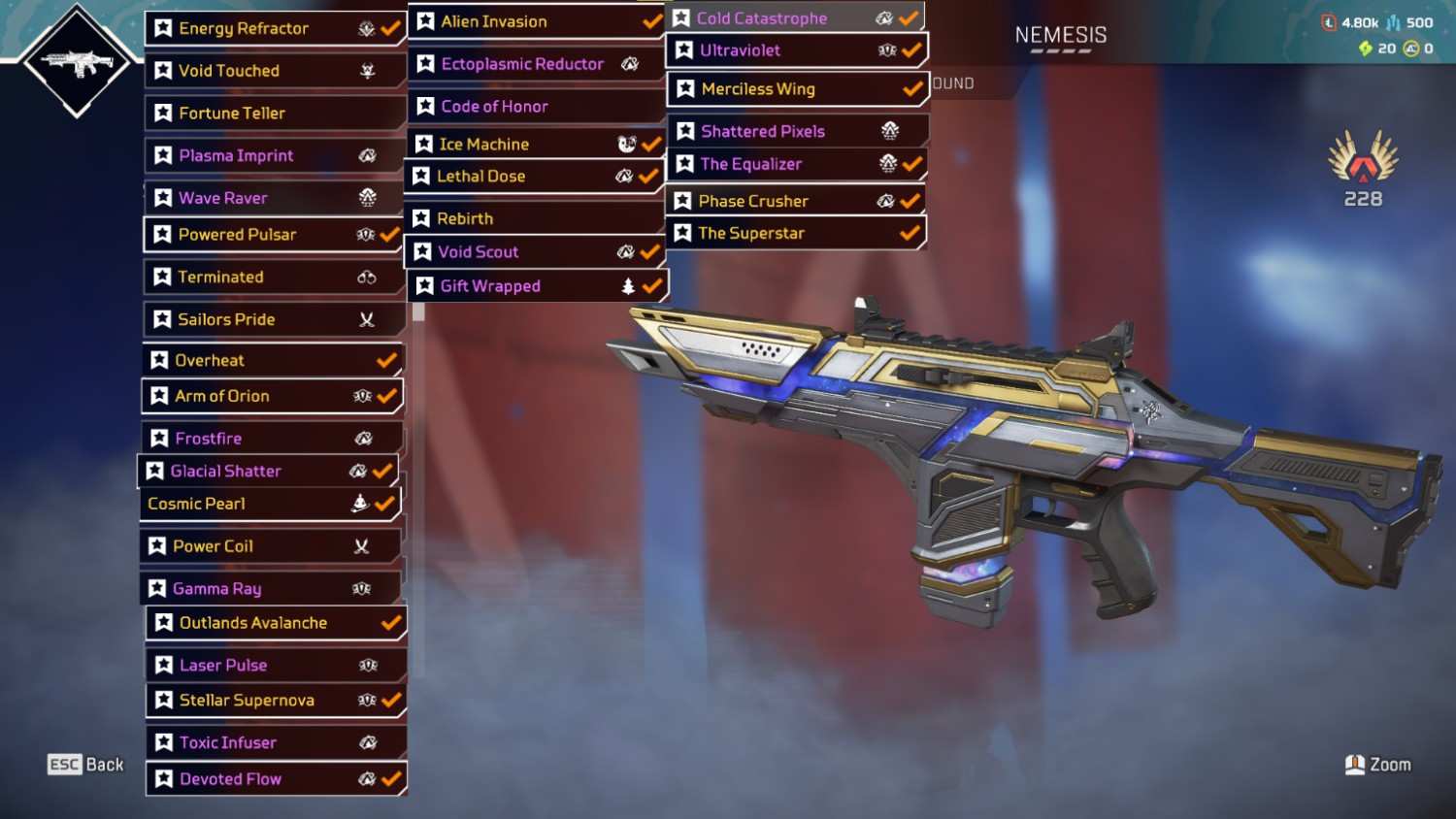Click the skin list scrollbar handle

[x=419, y=313]
